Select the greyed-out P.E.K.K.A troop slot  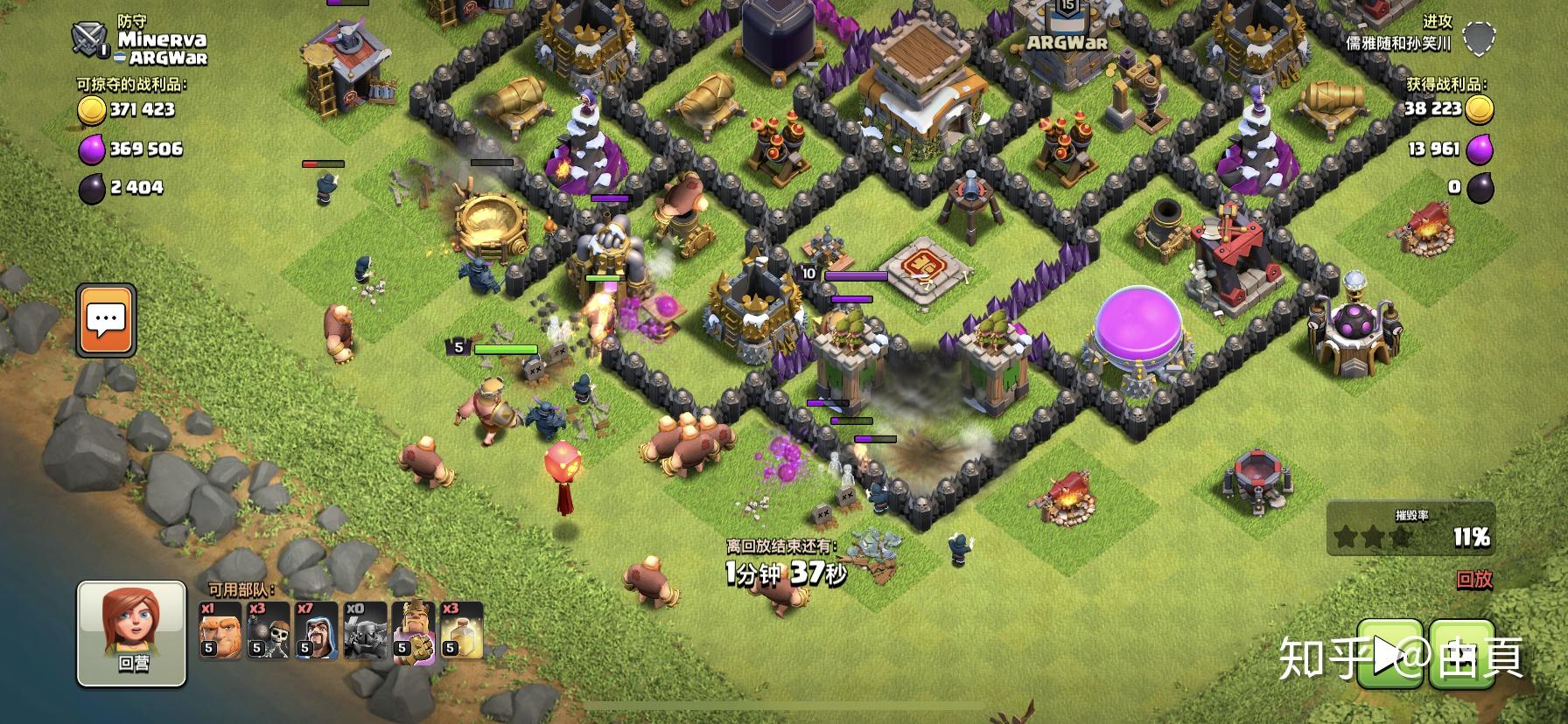(365, 630)
